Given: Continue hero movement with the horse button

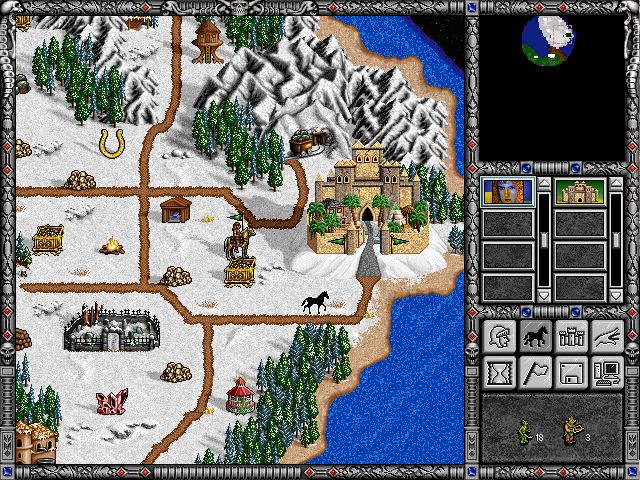Looking at the screenshot, I should pos(534,338).
